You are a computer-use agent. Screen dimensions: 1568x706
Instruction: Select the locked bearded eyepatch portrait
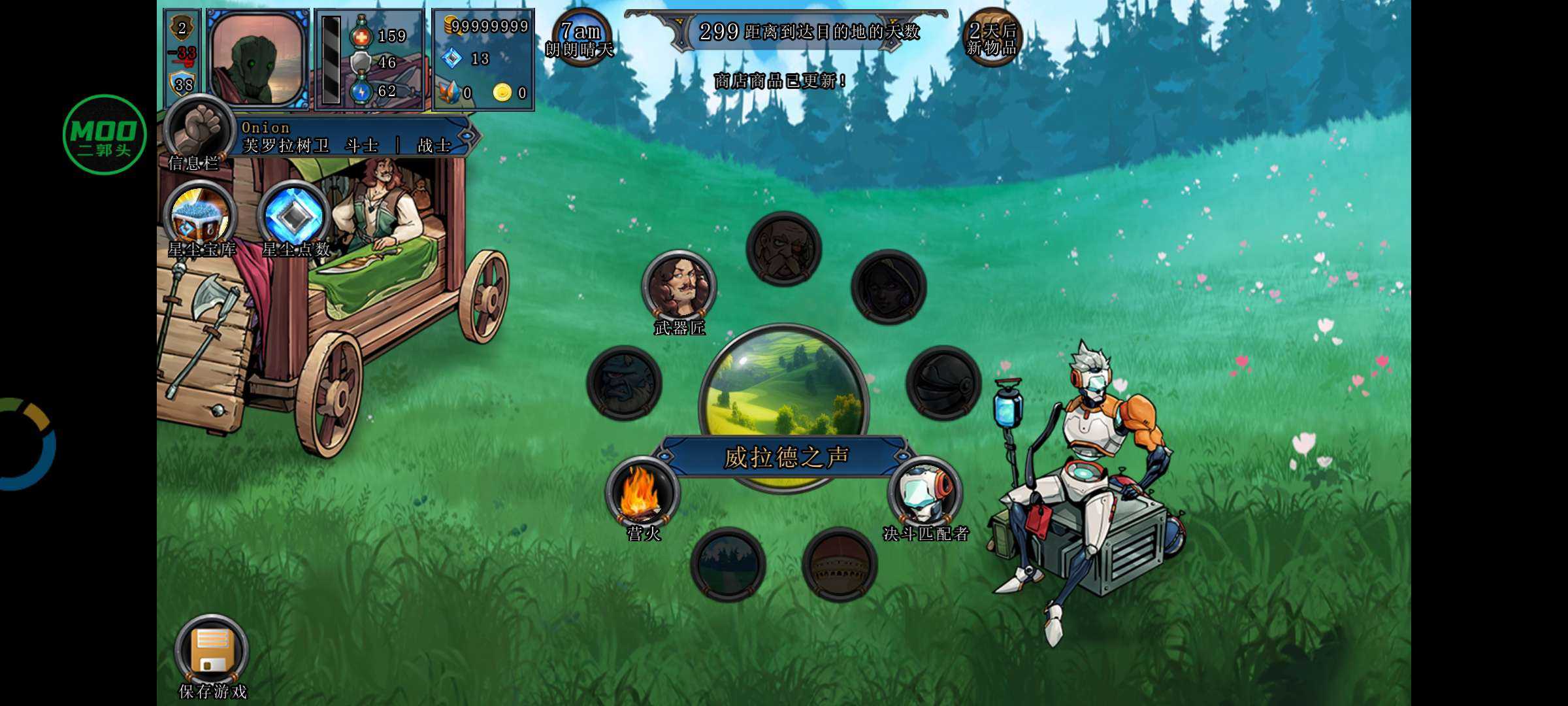click(783, 249)
